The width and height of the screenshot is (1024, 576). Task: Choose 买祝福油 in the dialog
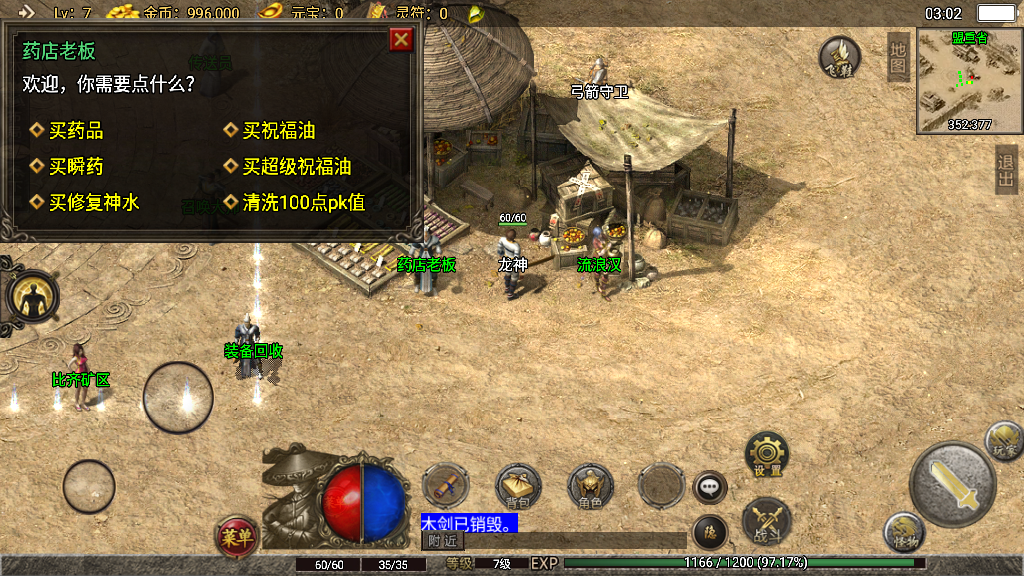pos(278,131)
